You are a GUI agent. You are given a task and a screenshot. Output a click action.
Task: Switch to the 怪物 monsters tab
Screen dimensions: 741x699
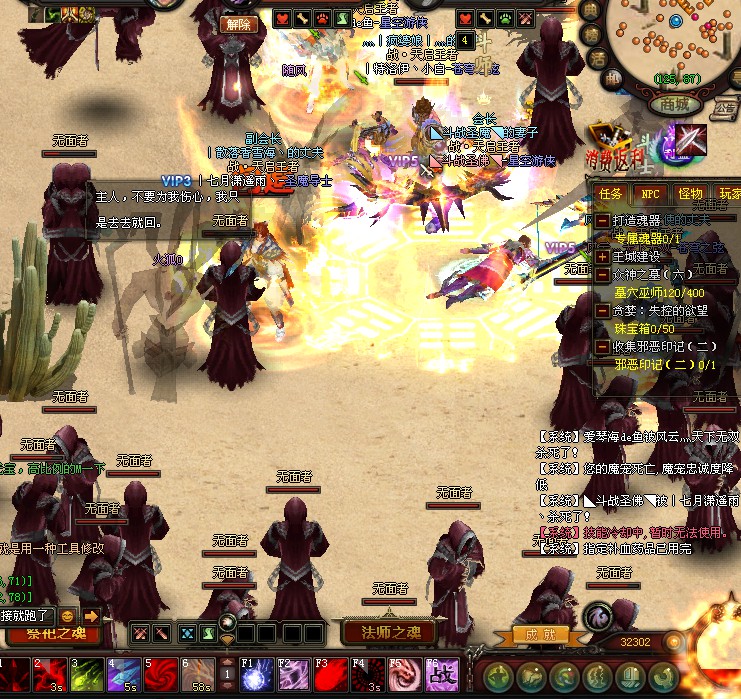click(x=690, y=193)
